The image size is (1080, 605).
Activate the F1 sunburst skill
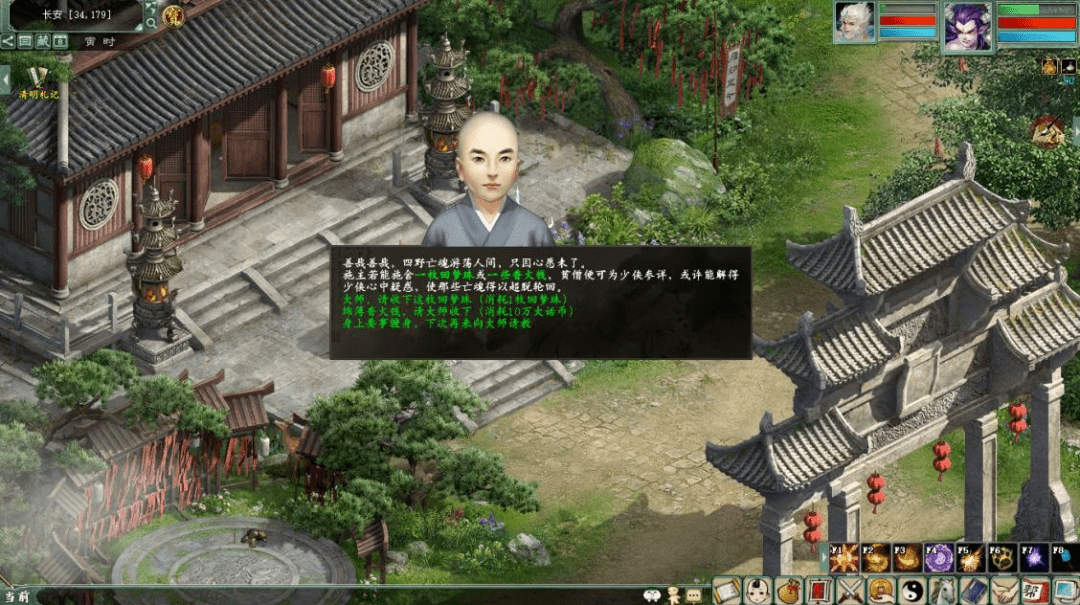point(843,558)
